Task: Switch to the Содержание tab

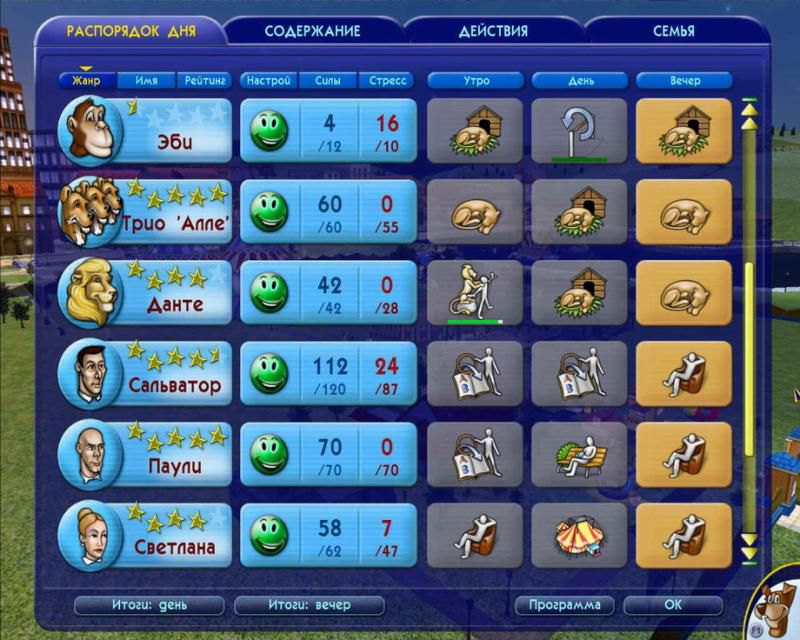Action: 312,31
